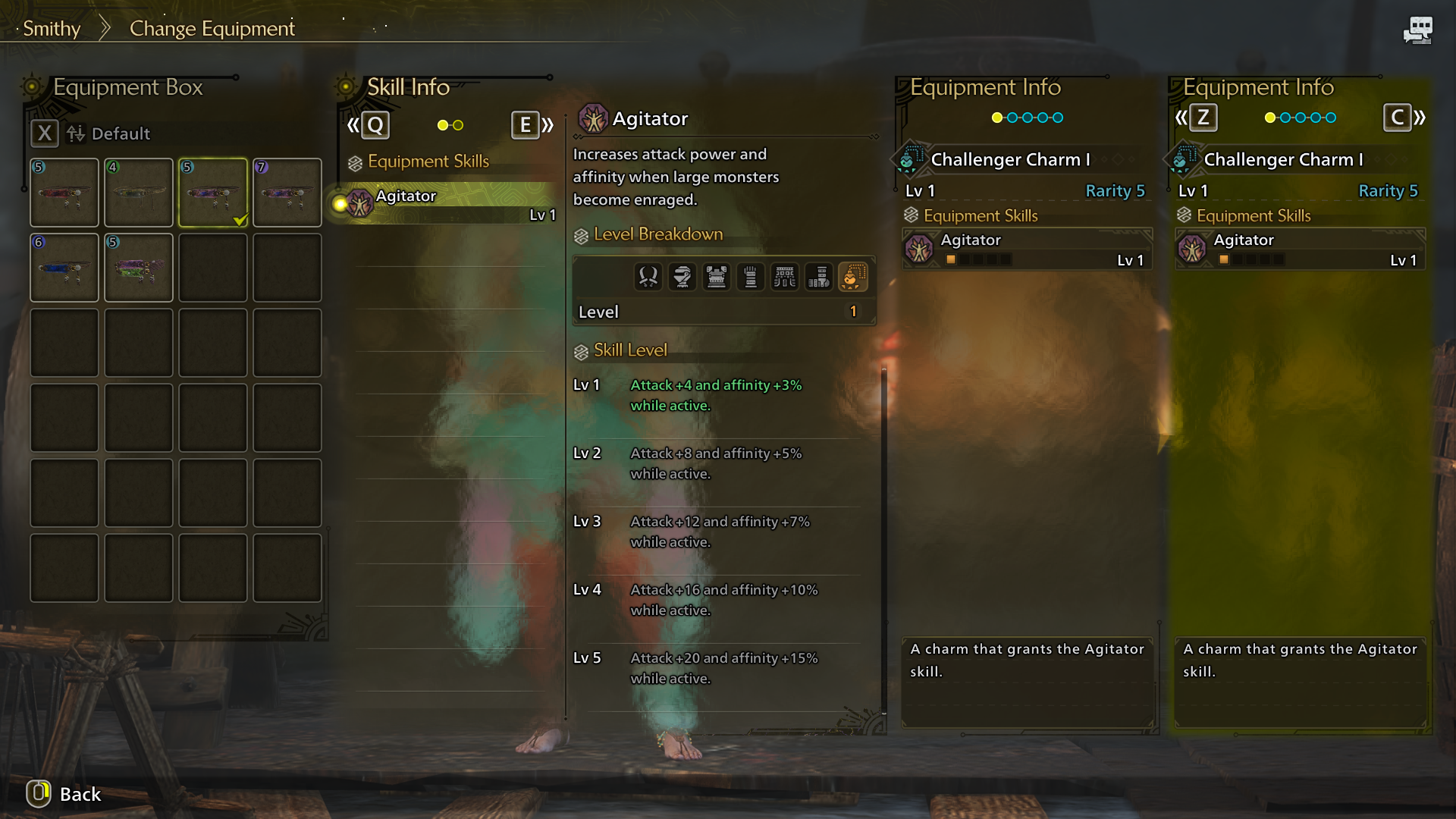Image resolution: width=1456 pixels, height=819 pixels.
Task: Select the helmet armor icon in Level Breakdown
Action: (x=682, y=277)
